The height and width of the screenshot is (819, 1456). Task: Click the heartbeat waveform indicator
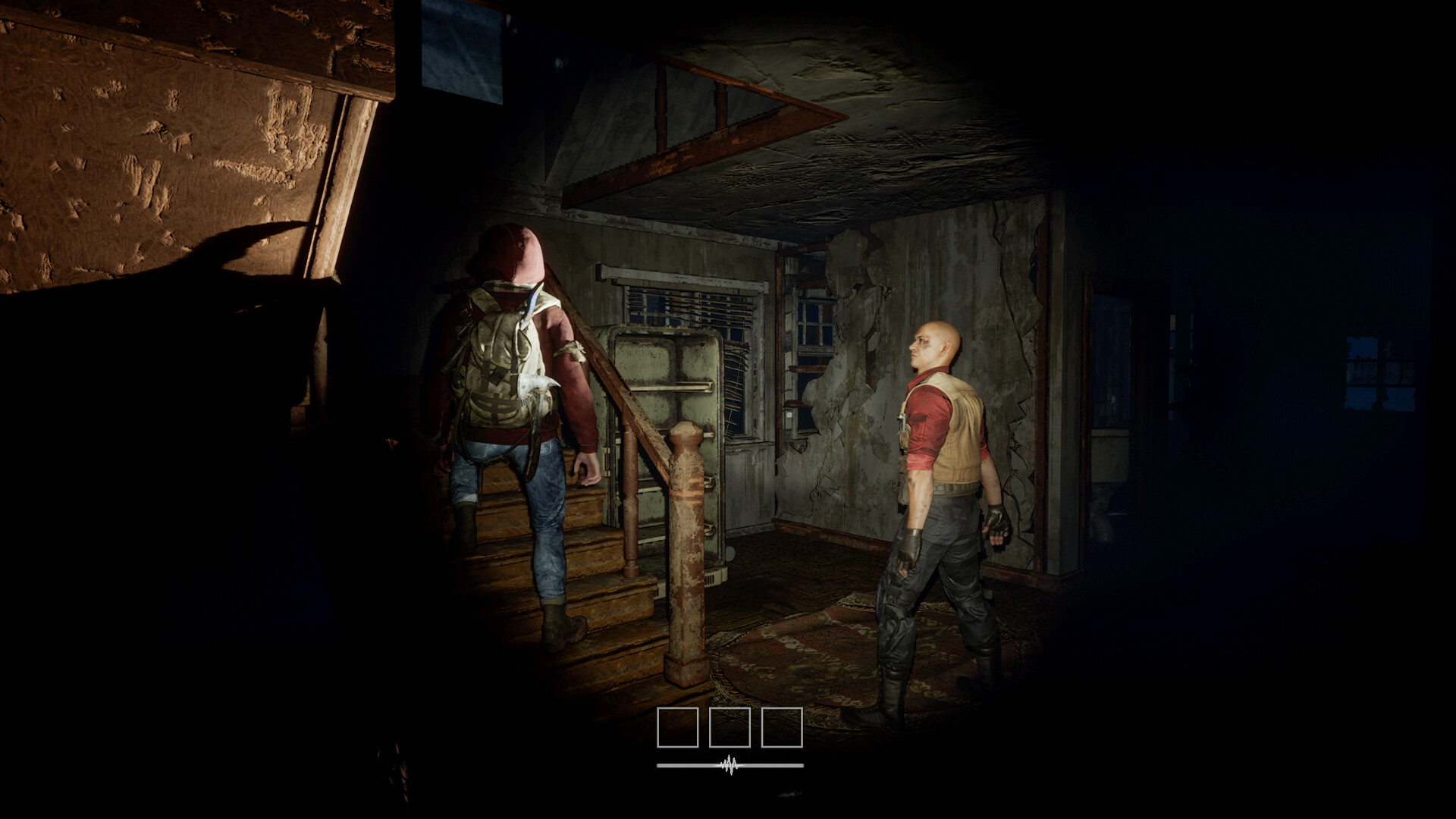(x=728, y=766)
